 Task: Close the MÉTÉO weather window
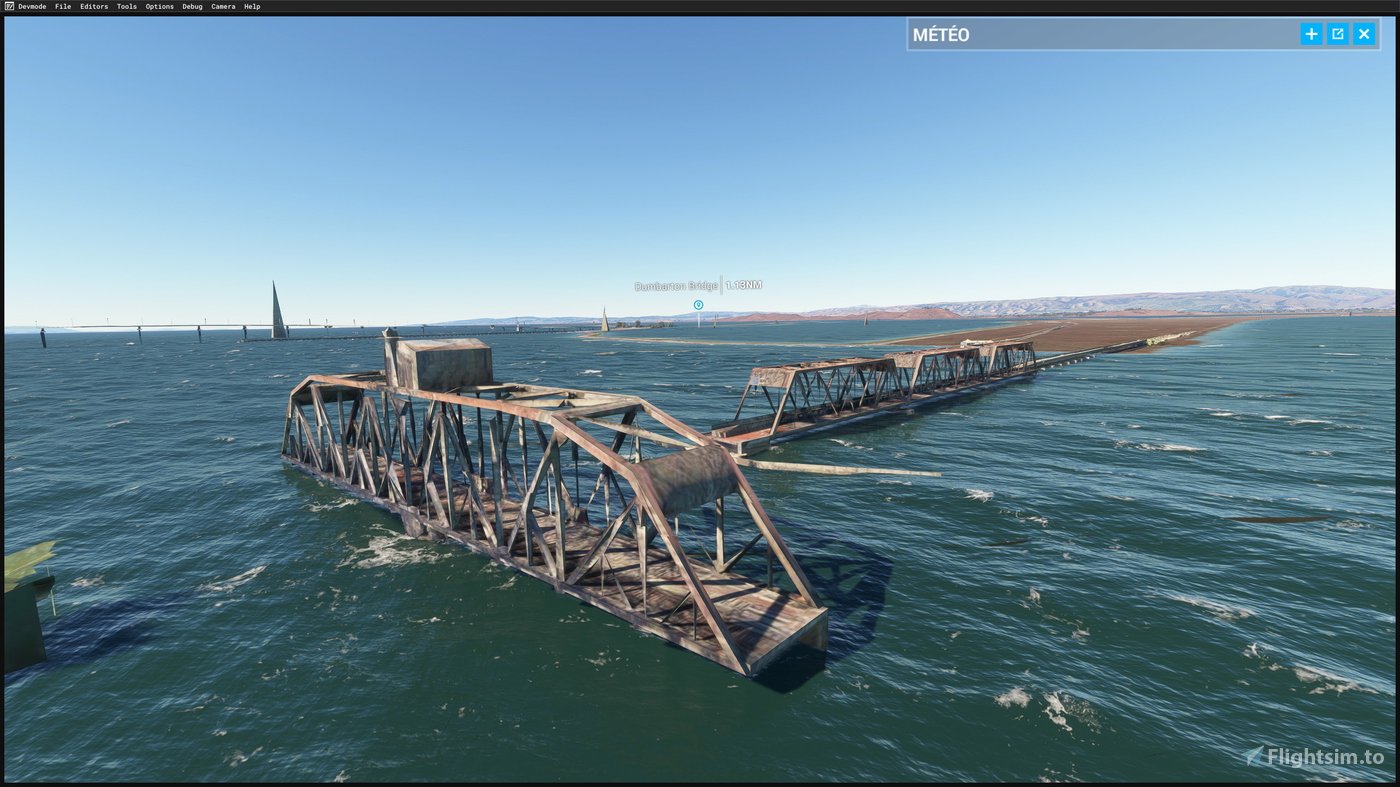(x=1362, y=31)
